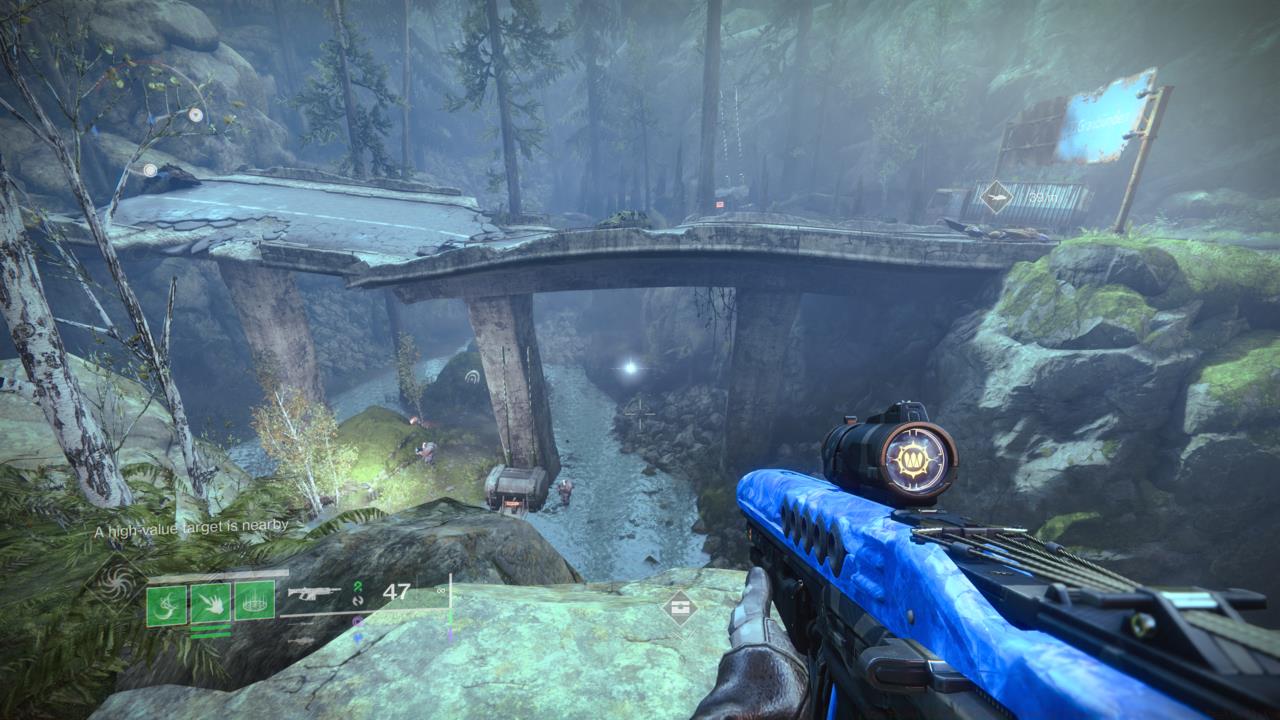
Task: Select the spiral arcs marker by the river
Action: pos(473,376)
